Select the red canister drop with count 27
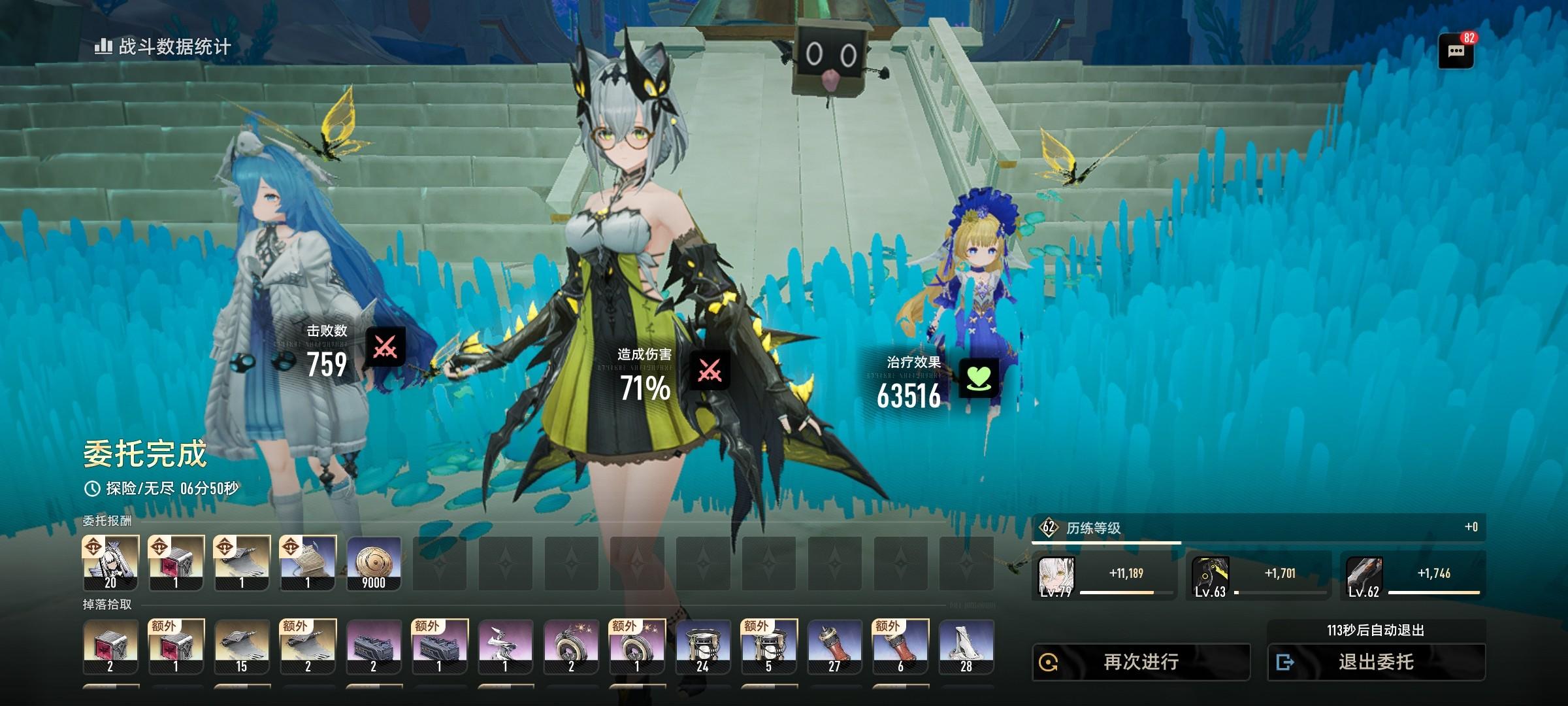The width and height of the screenshot is (1568, 706). pos(834,647)
